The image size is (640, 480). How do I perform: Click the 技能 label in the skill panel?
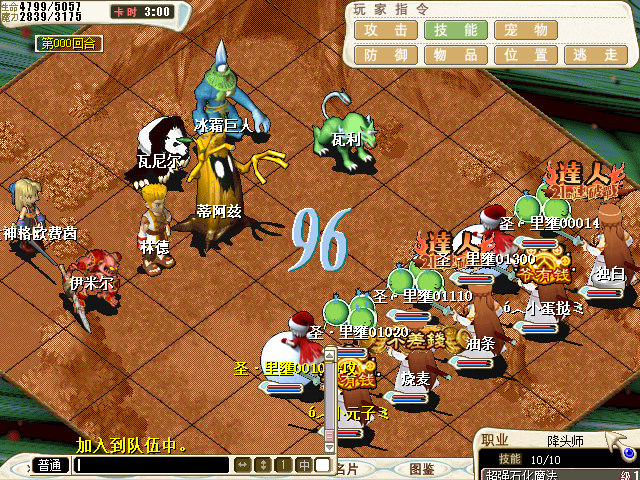(x=509, y=458)
